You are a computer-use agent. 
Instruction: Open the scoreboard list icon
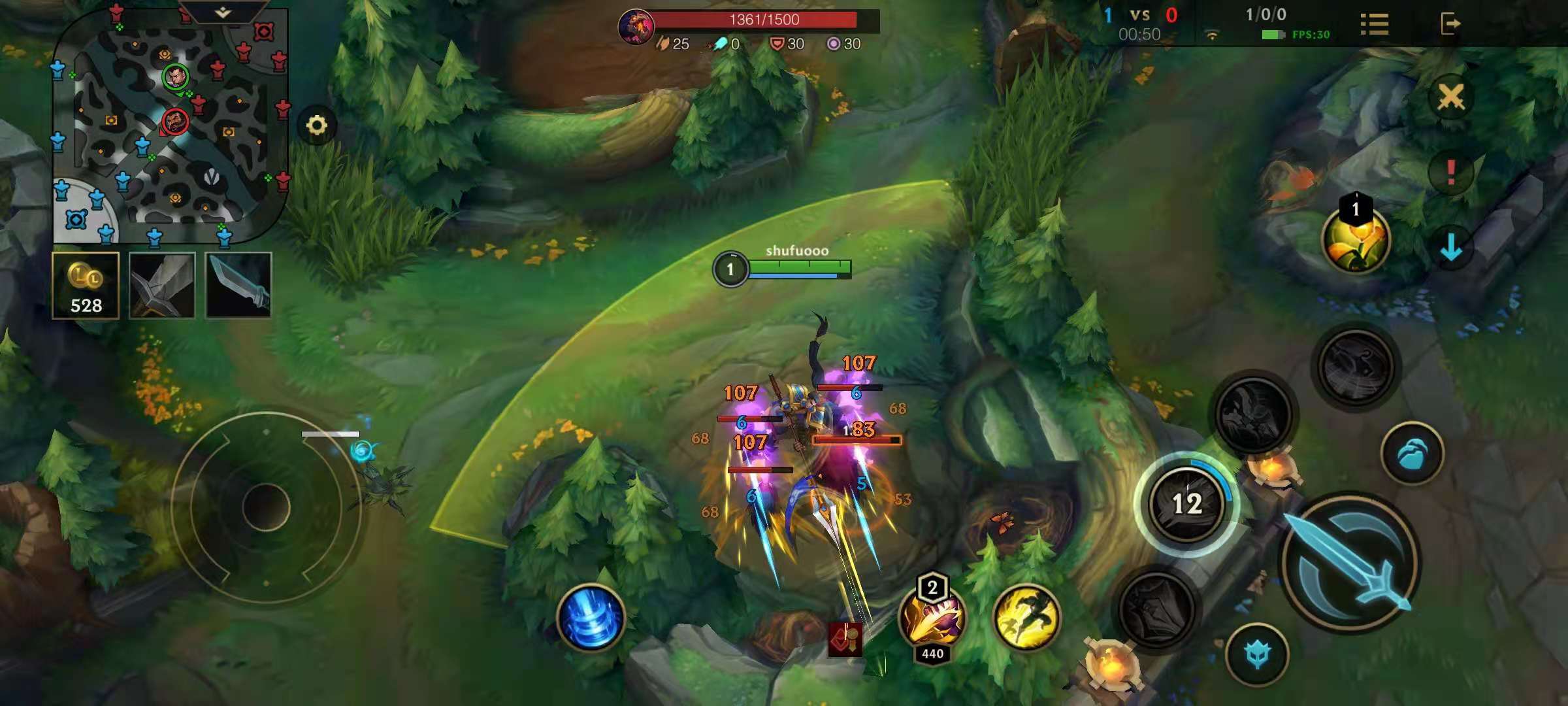pos(1374,25)
